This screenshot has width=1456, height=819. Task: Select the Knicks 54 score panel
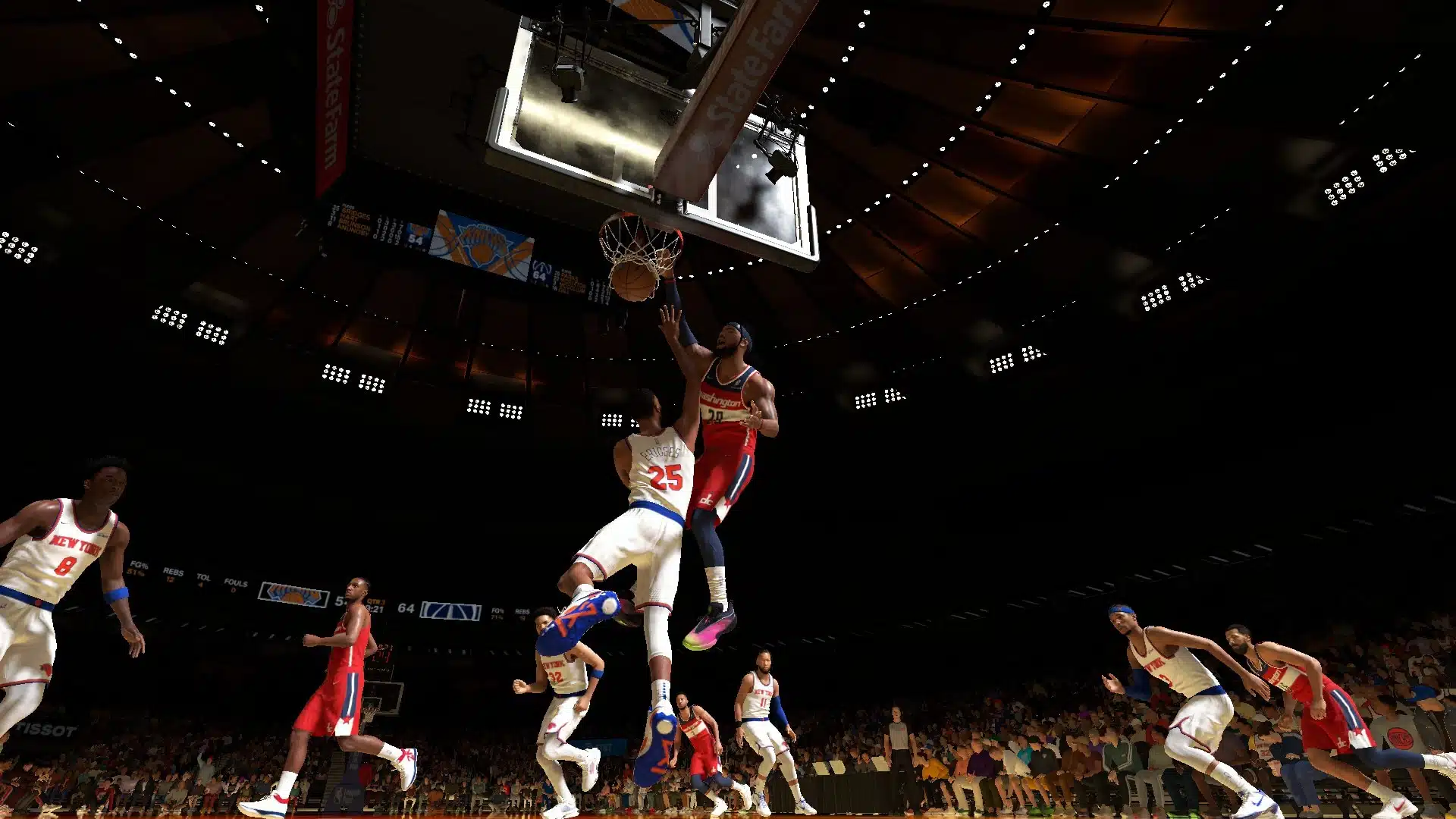click(416, 240)
